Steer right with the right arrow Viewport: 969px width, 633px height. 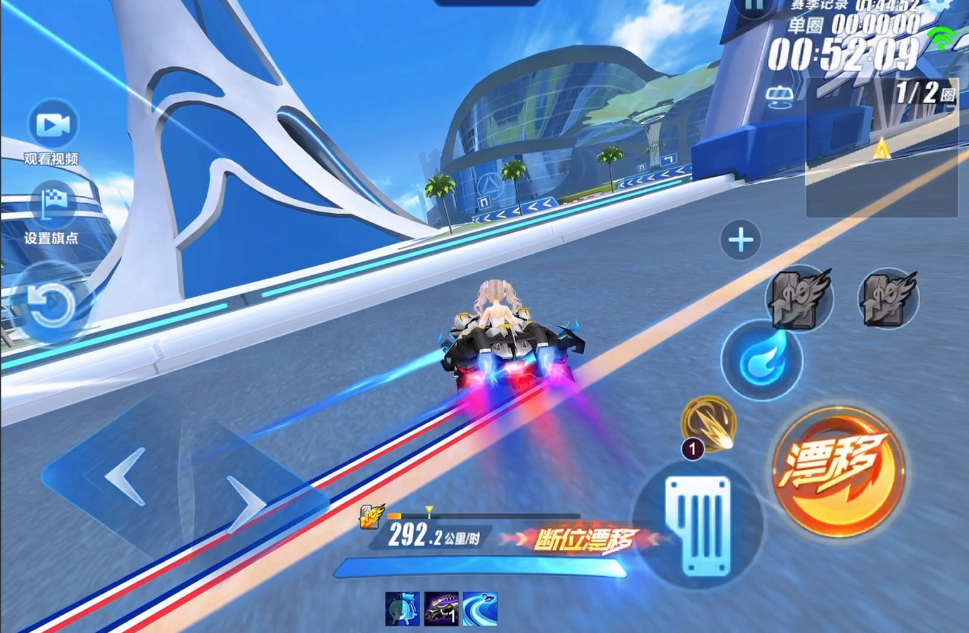(243, 499)
